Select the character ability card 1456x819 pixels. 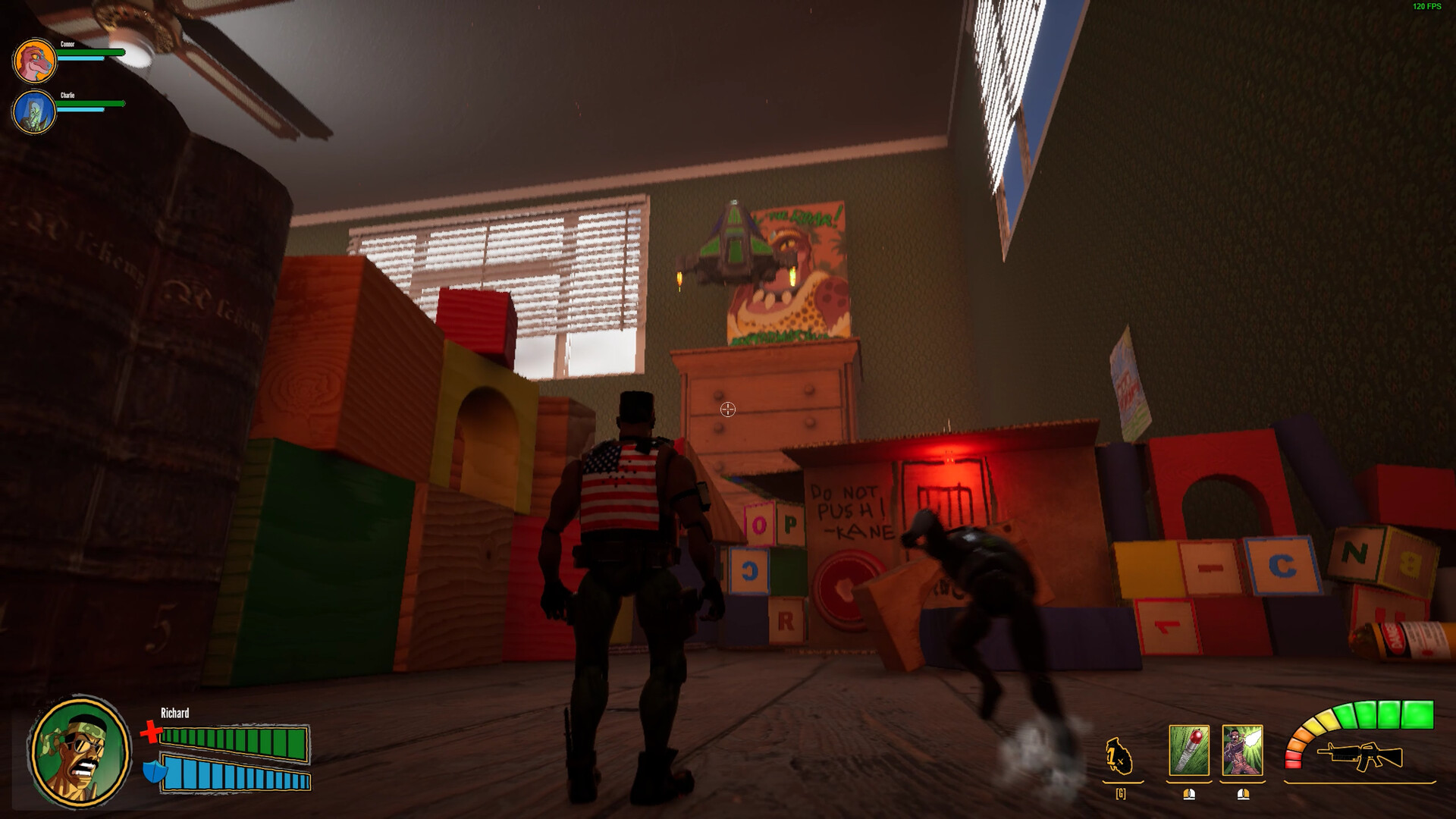[1241, 750]
